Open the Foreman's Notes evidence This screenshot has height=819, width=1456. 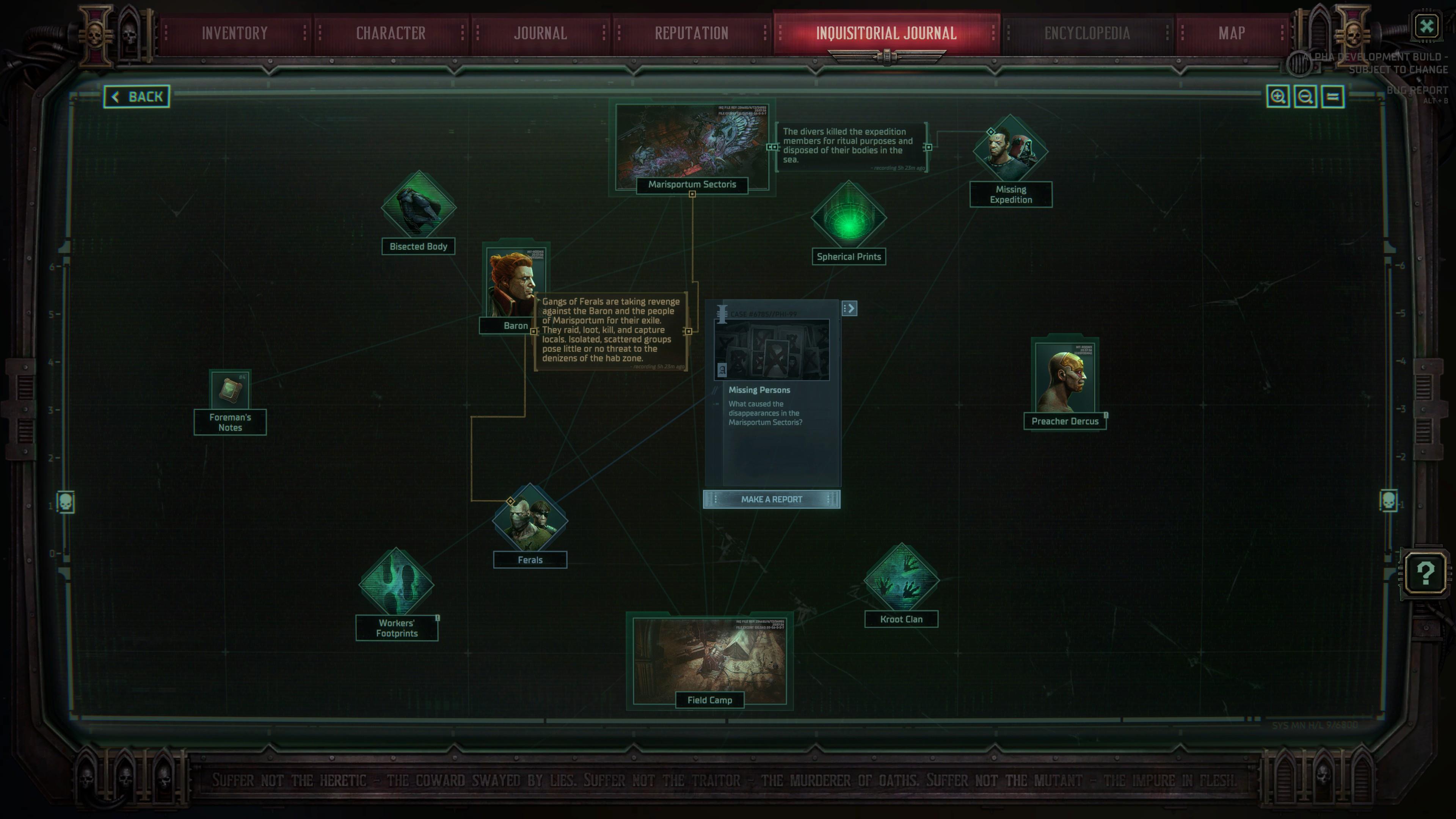[229, 391]
